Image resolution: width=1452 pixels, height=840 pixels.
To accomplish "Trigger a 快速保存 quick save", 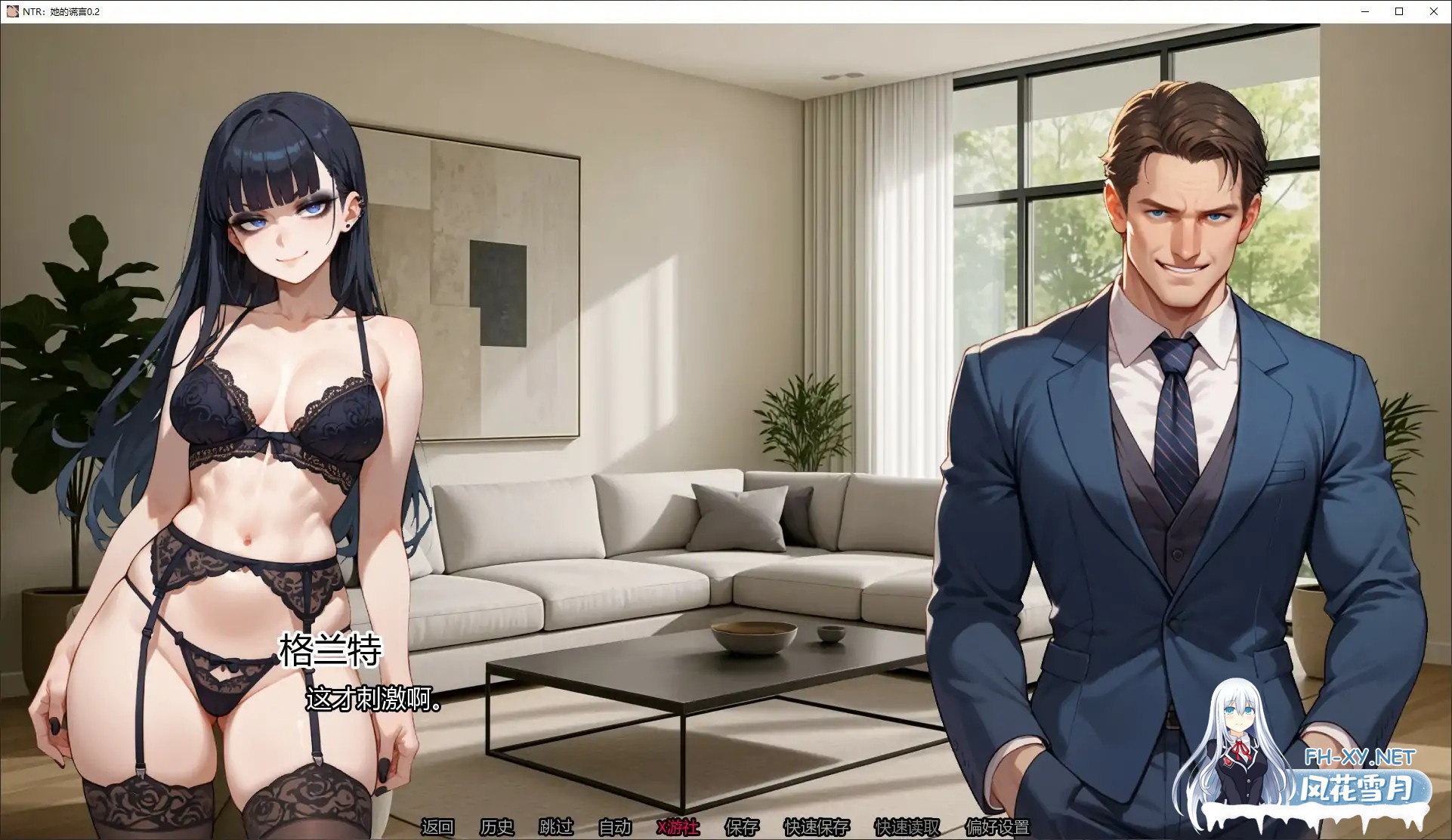I will pyautogui.click(x=817, y=827).
